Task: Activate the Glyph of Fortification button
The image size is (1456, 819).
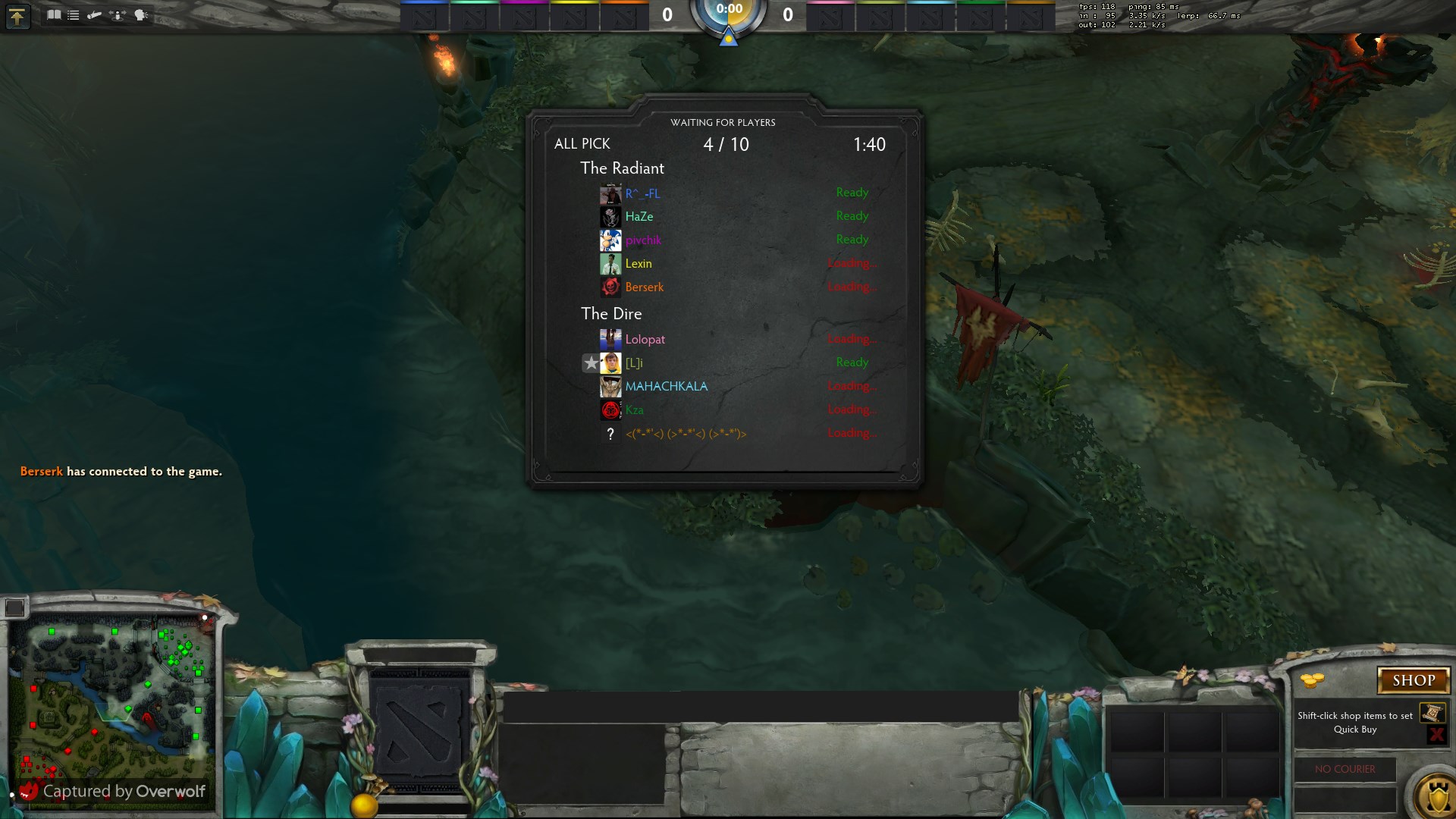Action: point(1436,796)
